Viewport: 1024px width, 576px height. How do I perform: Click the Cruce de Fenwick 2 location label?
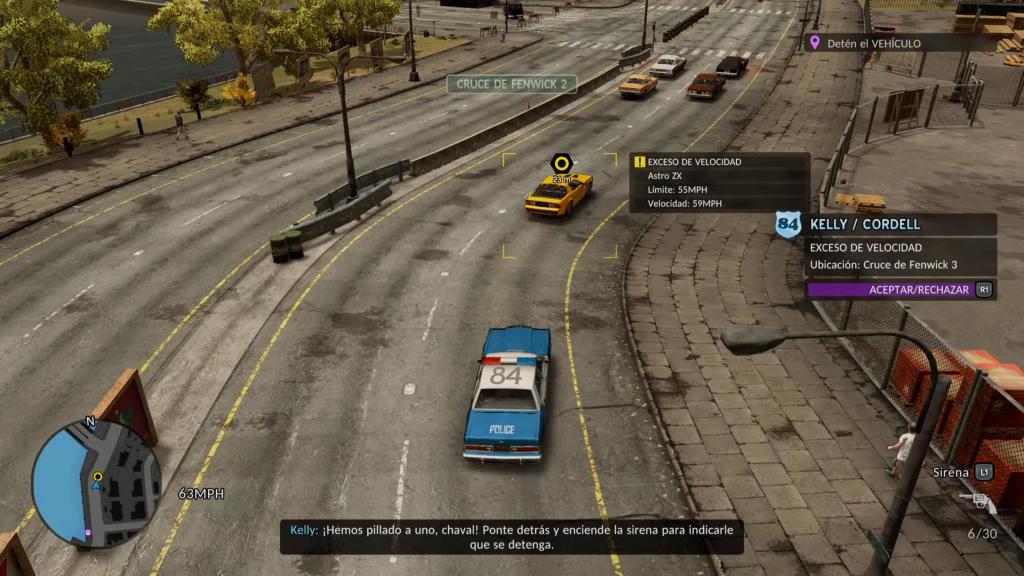tap(512, 84)
